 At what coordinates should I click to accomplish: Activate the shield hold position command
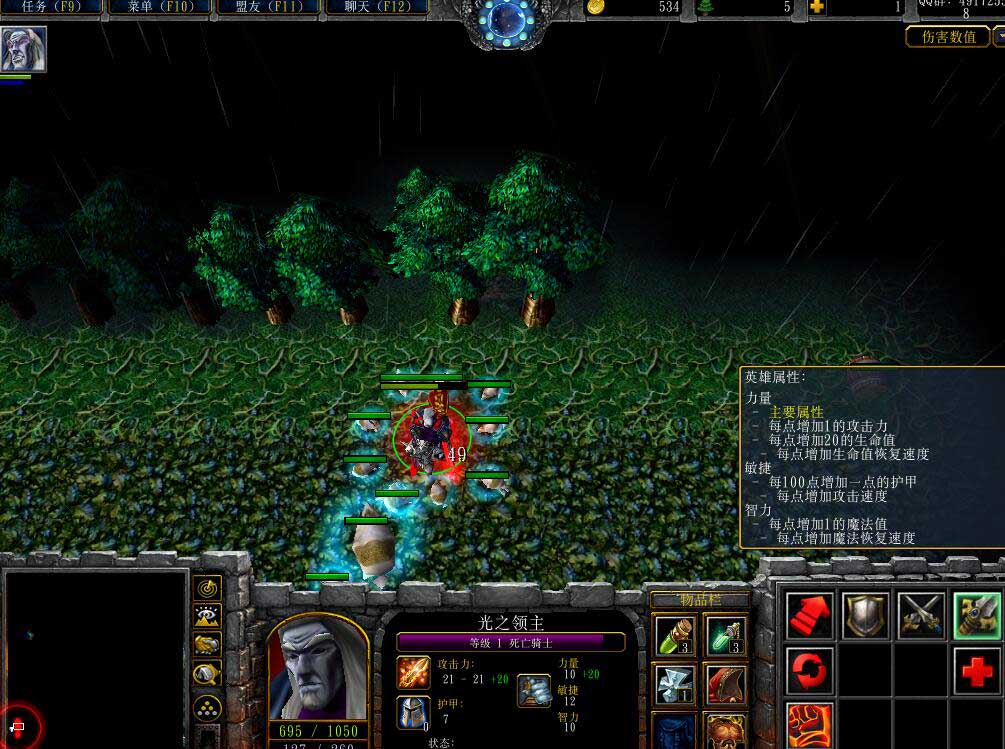pyautogui.click(x=865, y=616)
